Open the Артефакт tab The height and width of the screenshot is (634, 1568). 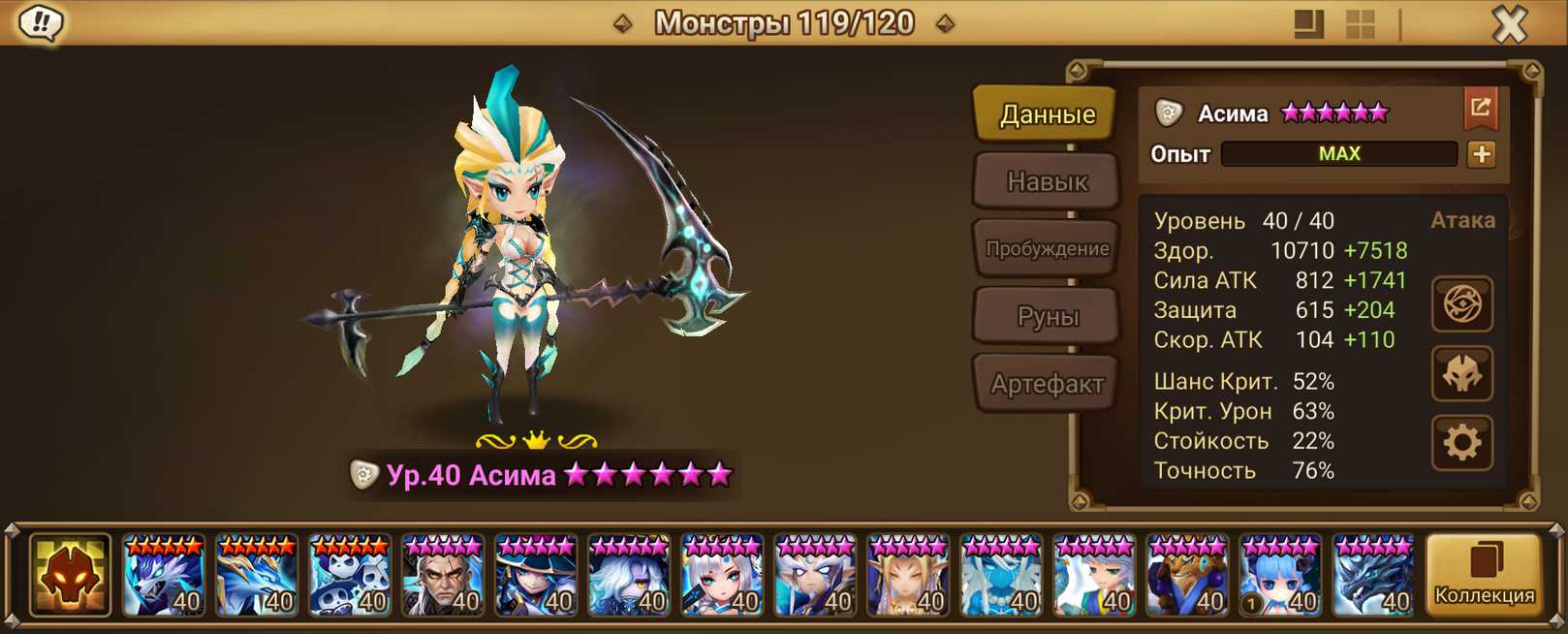(x=1047, y=384)
